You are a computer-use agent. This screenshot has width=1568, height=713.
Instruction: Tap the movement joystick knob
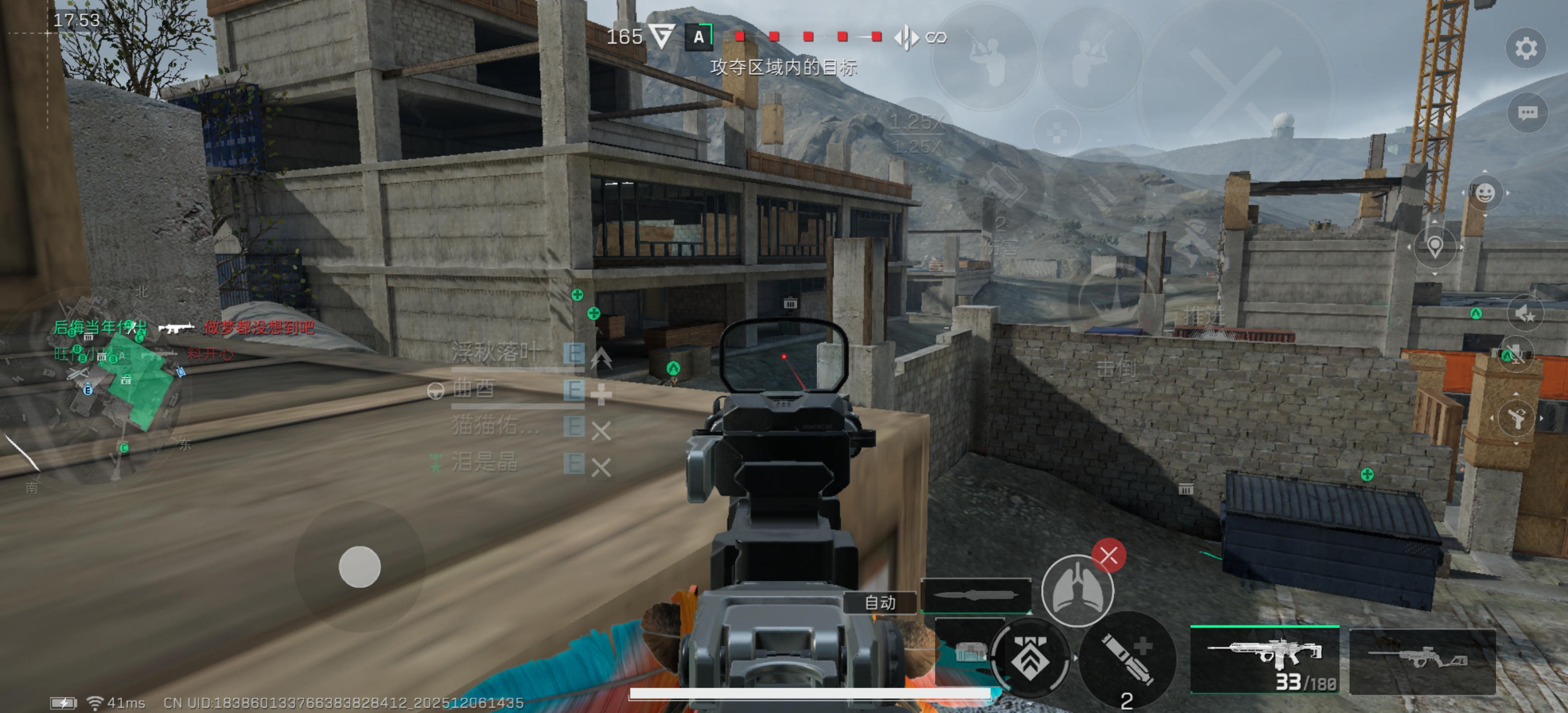click(x=360, y=566)
